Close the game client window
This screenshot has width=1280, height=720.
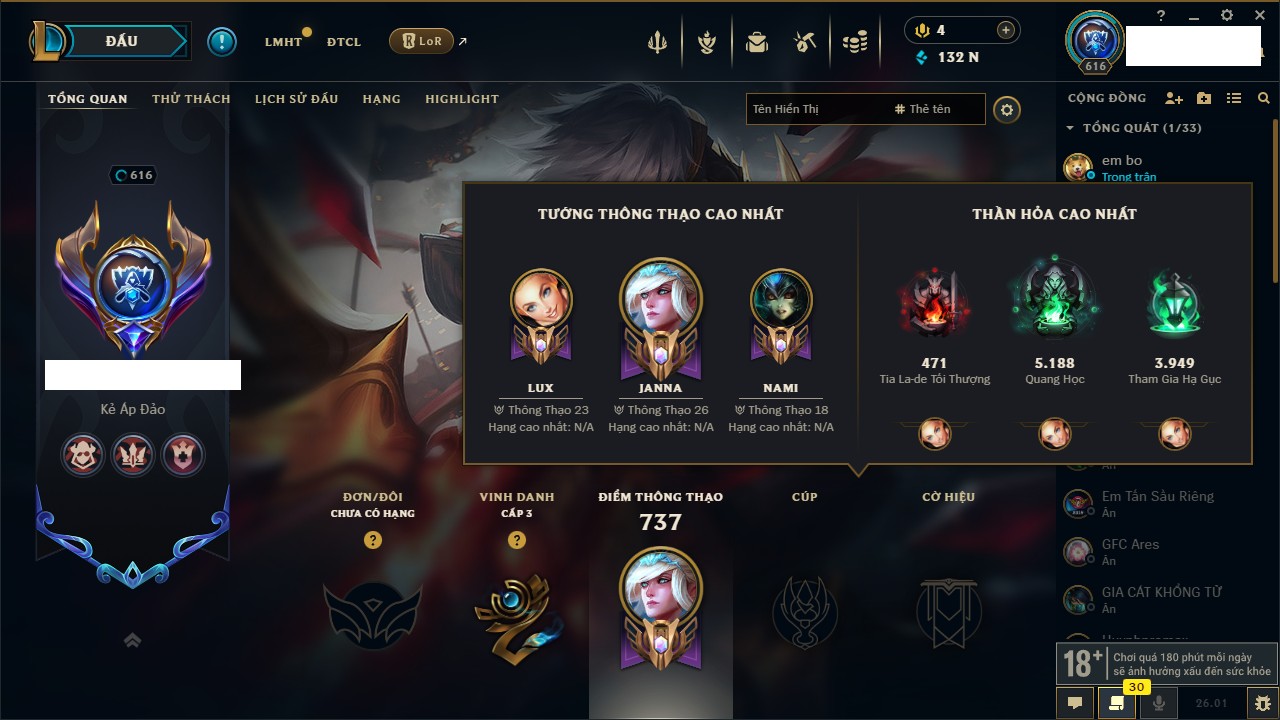pos(1257,16)
